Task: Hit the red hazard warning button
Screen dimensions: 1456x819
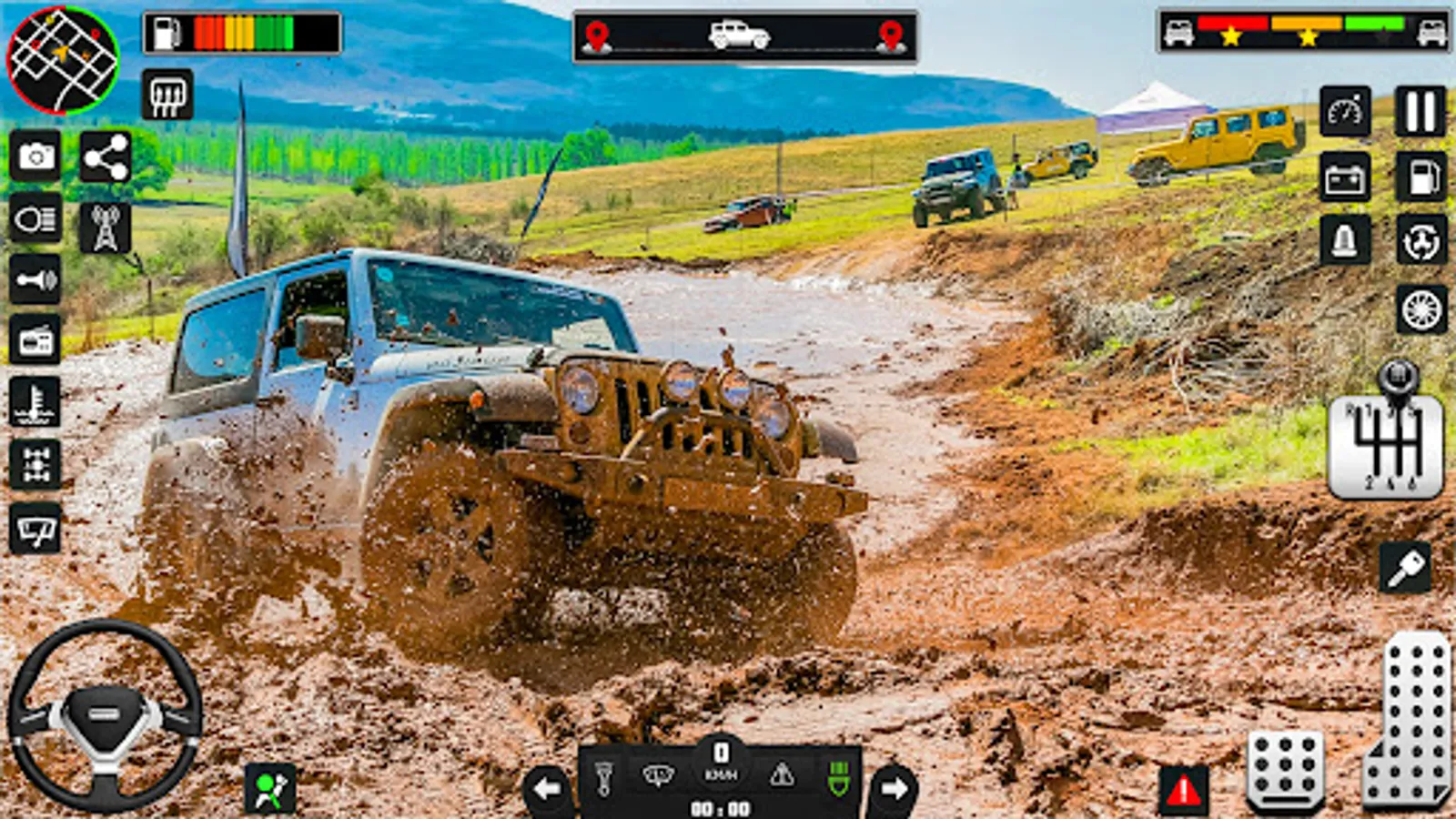Action: (x=1184, y=790)
